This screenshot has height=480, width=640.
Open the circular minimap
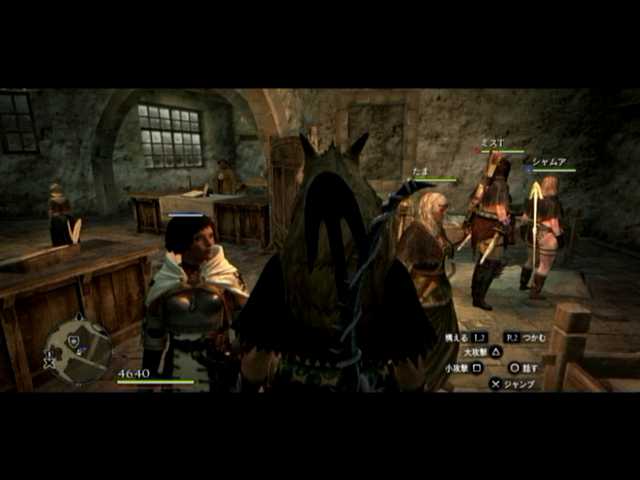coord(78,351)
